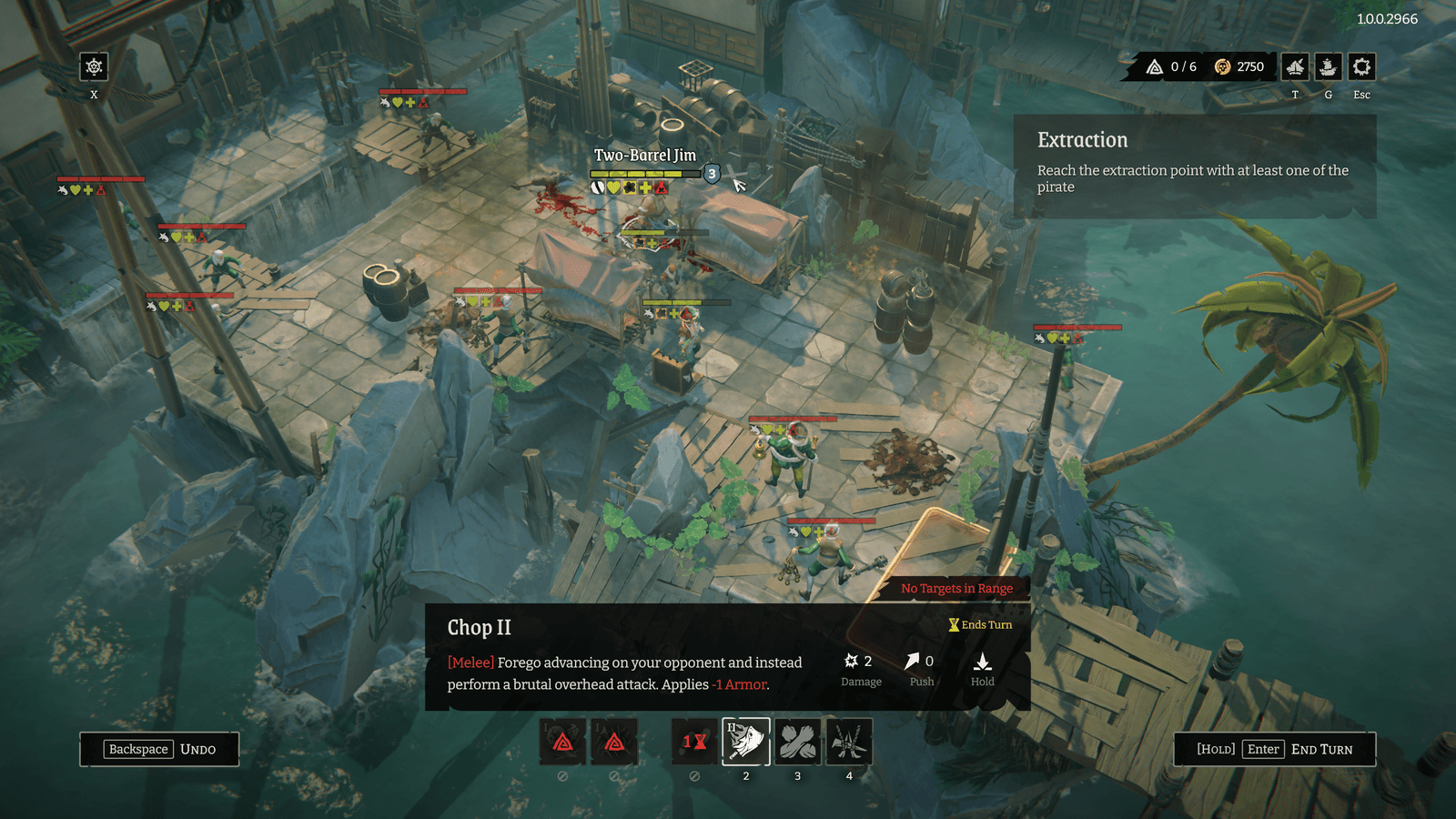This screenshot has height=819, width=1456.
Task: Show the Extraction objective panel
Action: pyautogui.click(x=1194, y=166)
